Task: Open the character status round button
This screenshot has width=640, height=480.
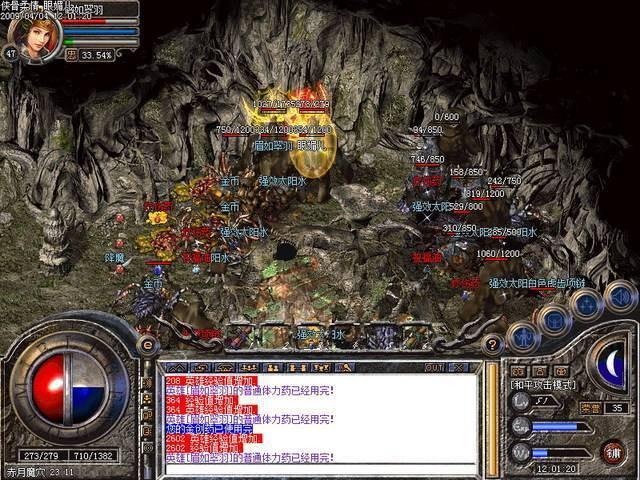Action: [523, 337]
